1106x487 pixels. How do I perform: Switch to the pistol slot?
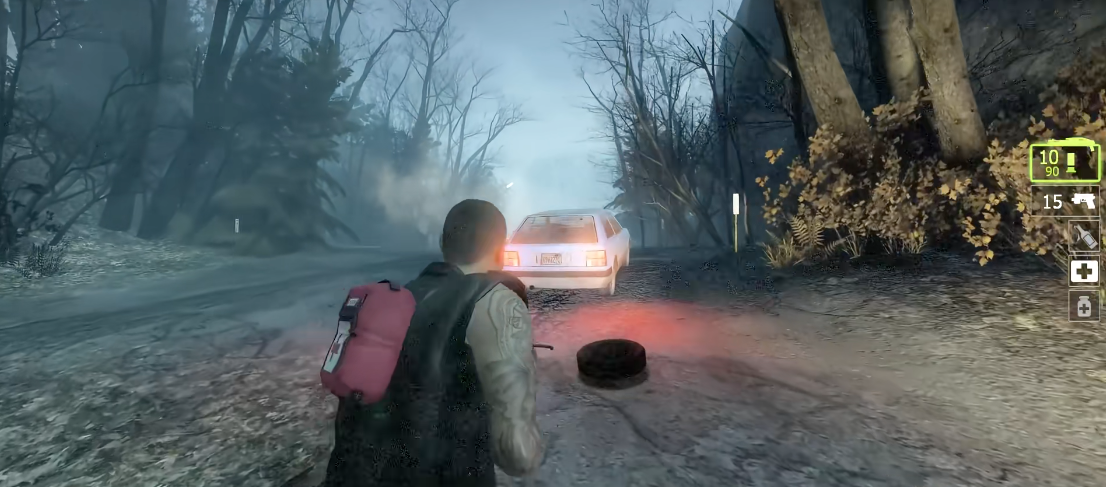(1069, 202)
